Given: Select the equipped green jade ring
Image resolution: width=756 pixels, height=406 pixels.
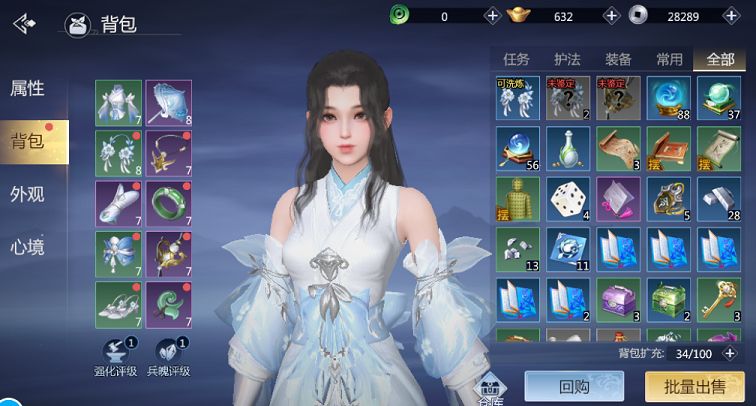Looking at the screenshot, I should (169, 202).
